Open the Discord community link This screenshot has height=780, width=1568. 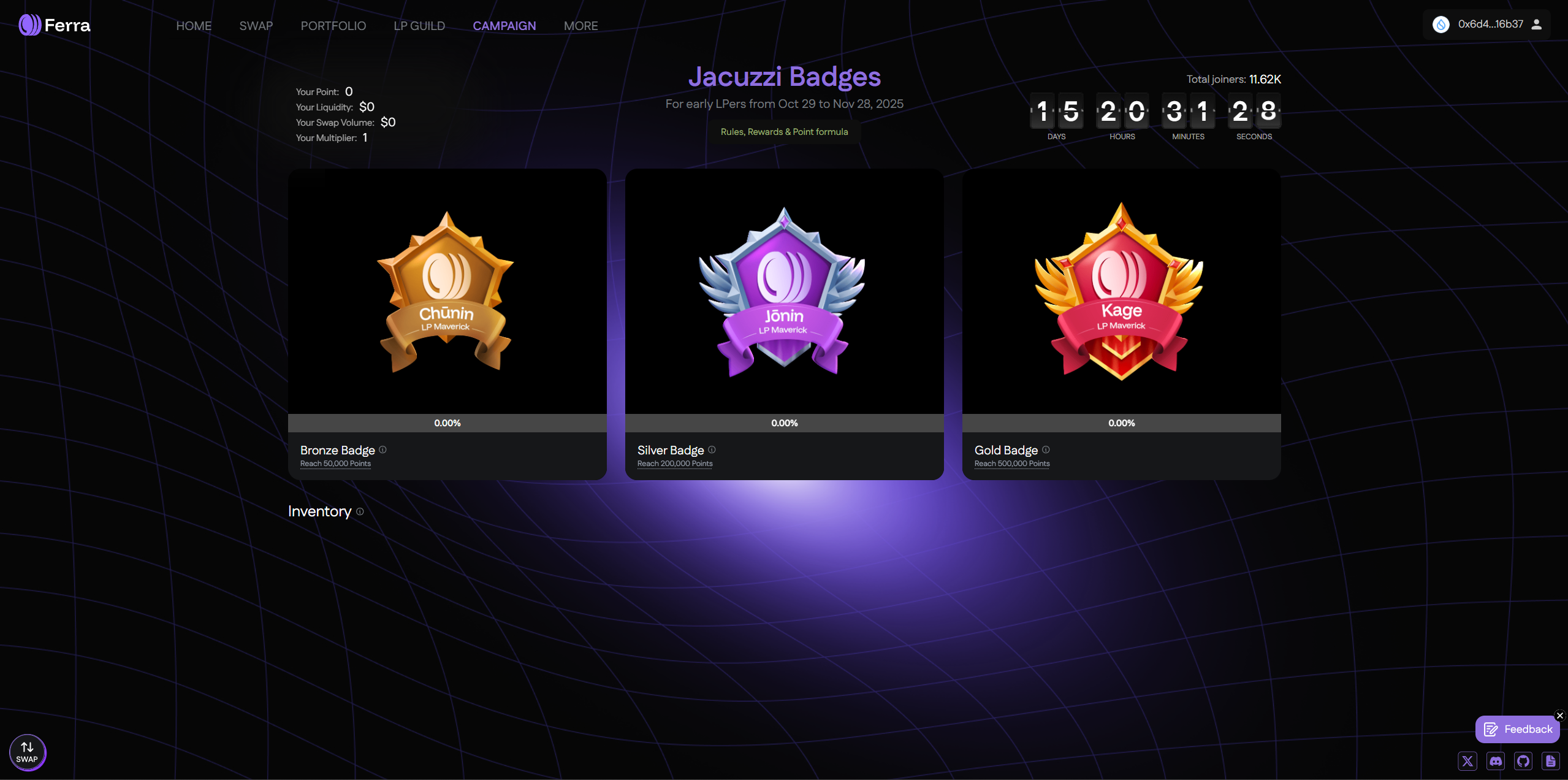click(x=1496, y=761)
